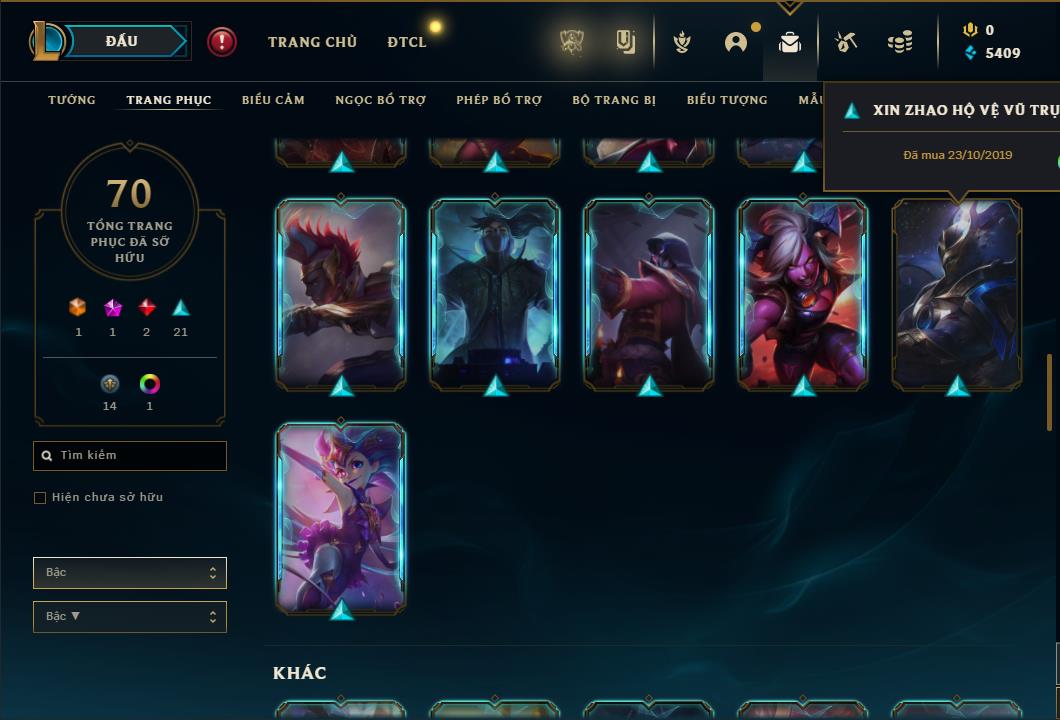Switch to the BIỂU CẢM tab
Screen dimensions: 1060x720
[273, 100]
